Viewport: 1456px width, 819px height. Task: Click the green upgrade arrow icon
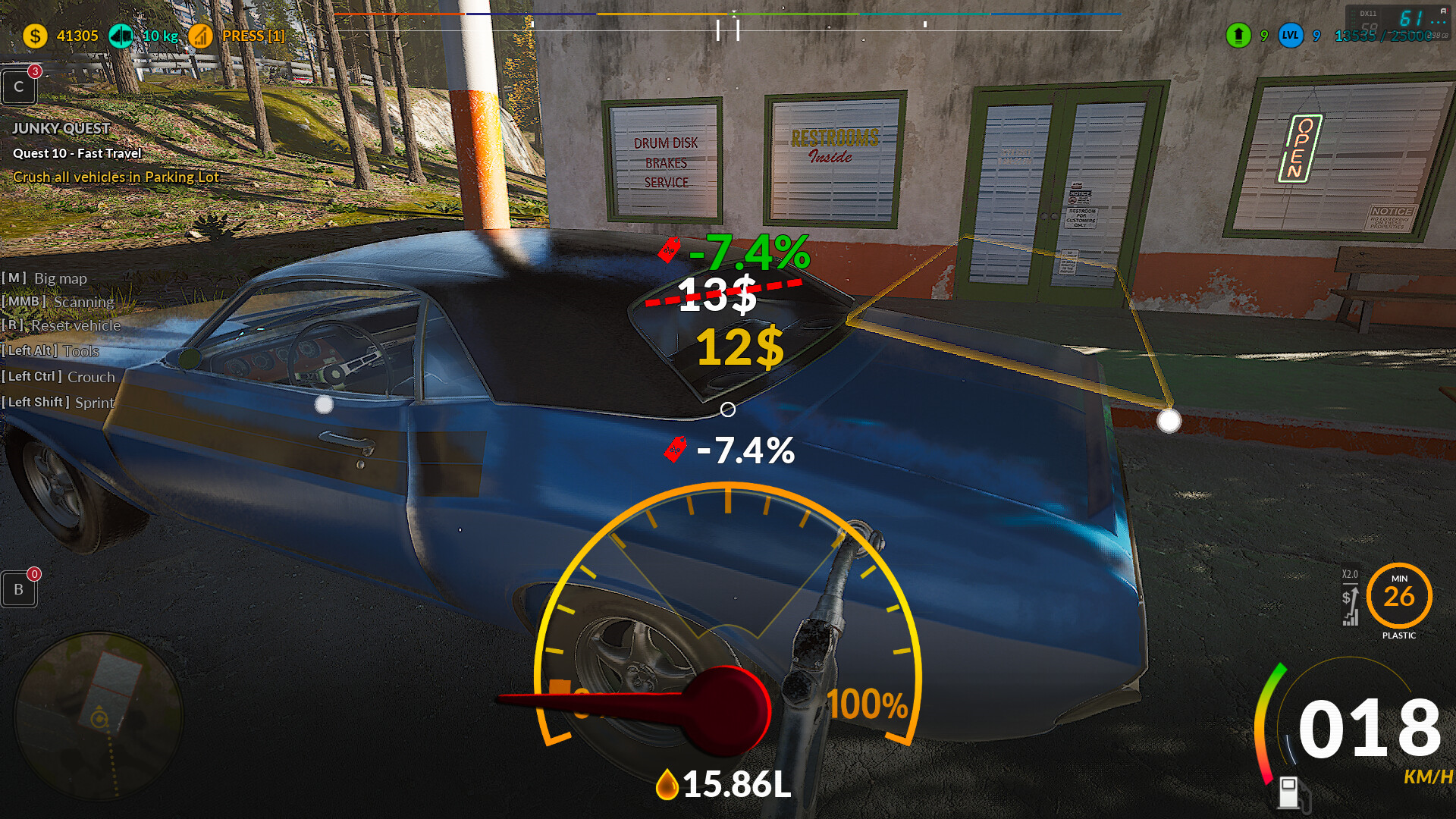1238,36
